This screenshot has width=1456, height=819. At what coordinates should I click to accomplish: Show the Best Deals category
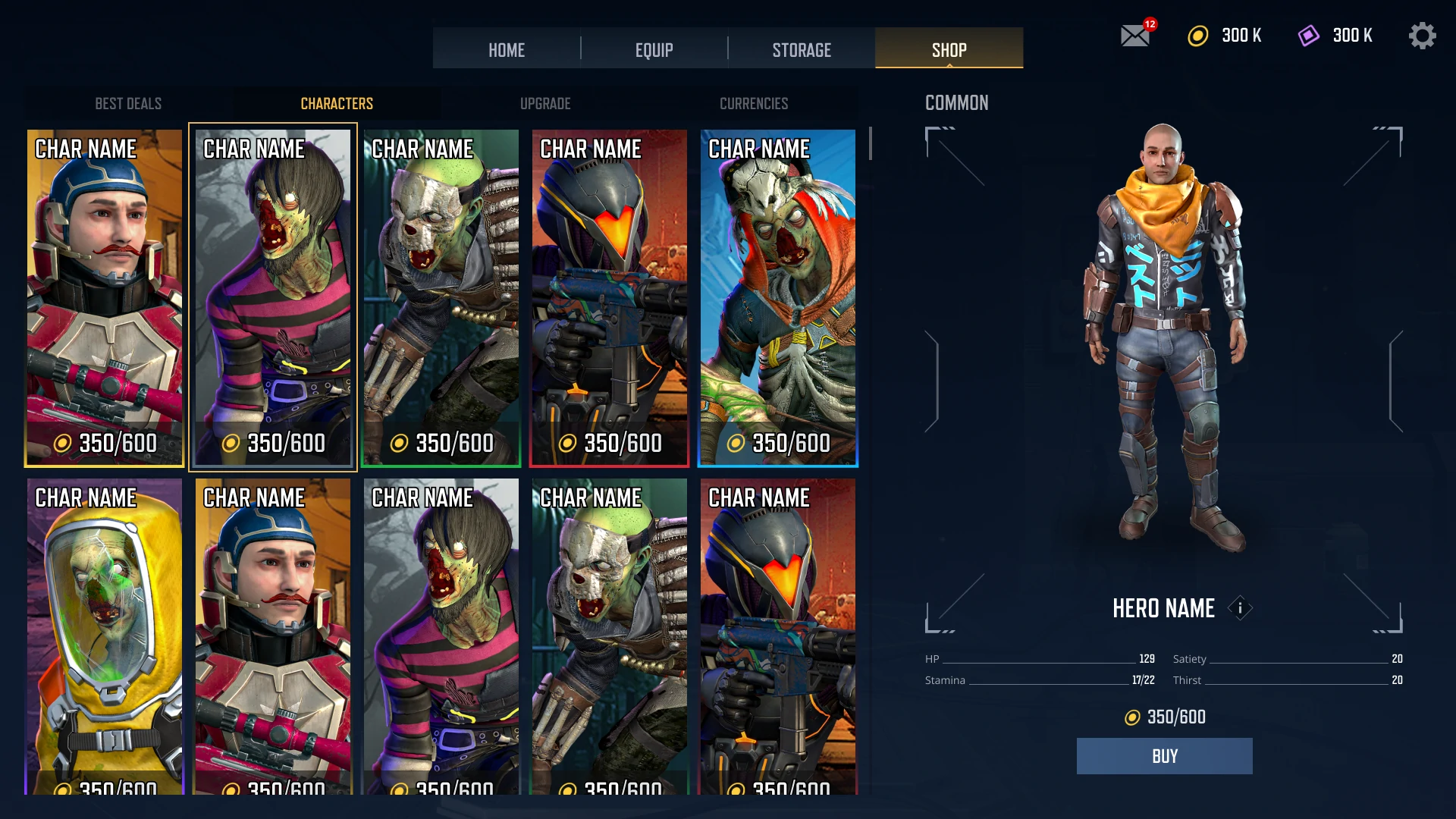pyautogui.click(x=128, y=104)
